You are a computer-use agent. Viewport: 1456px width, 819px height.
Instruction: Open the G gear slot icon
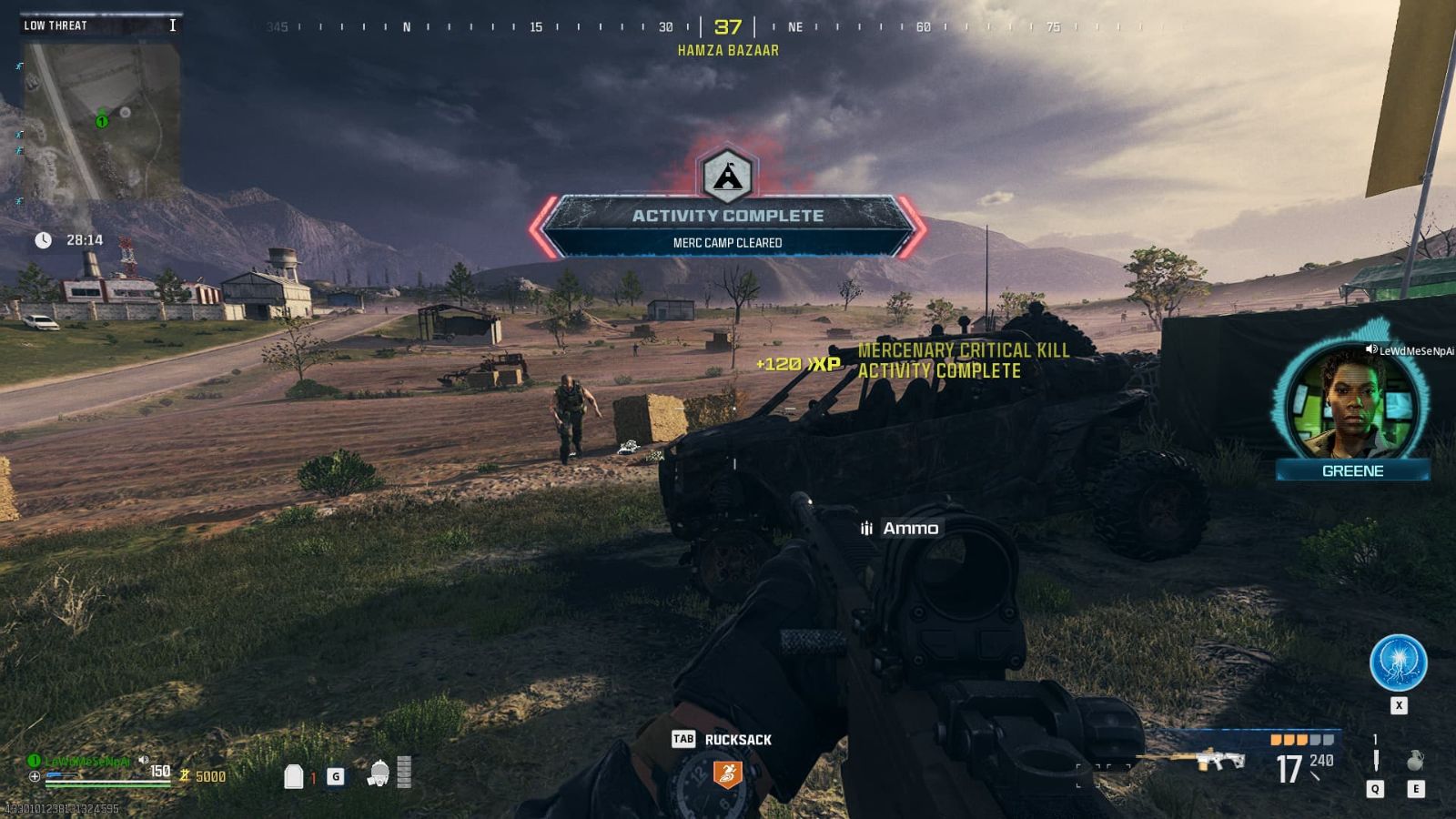tap(335, 776)
